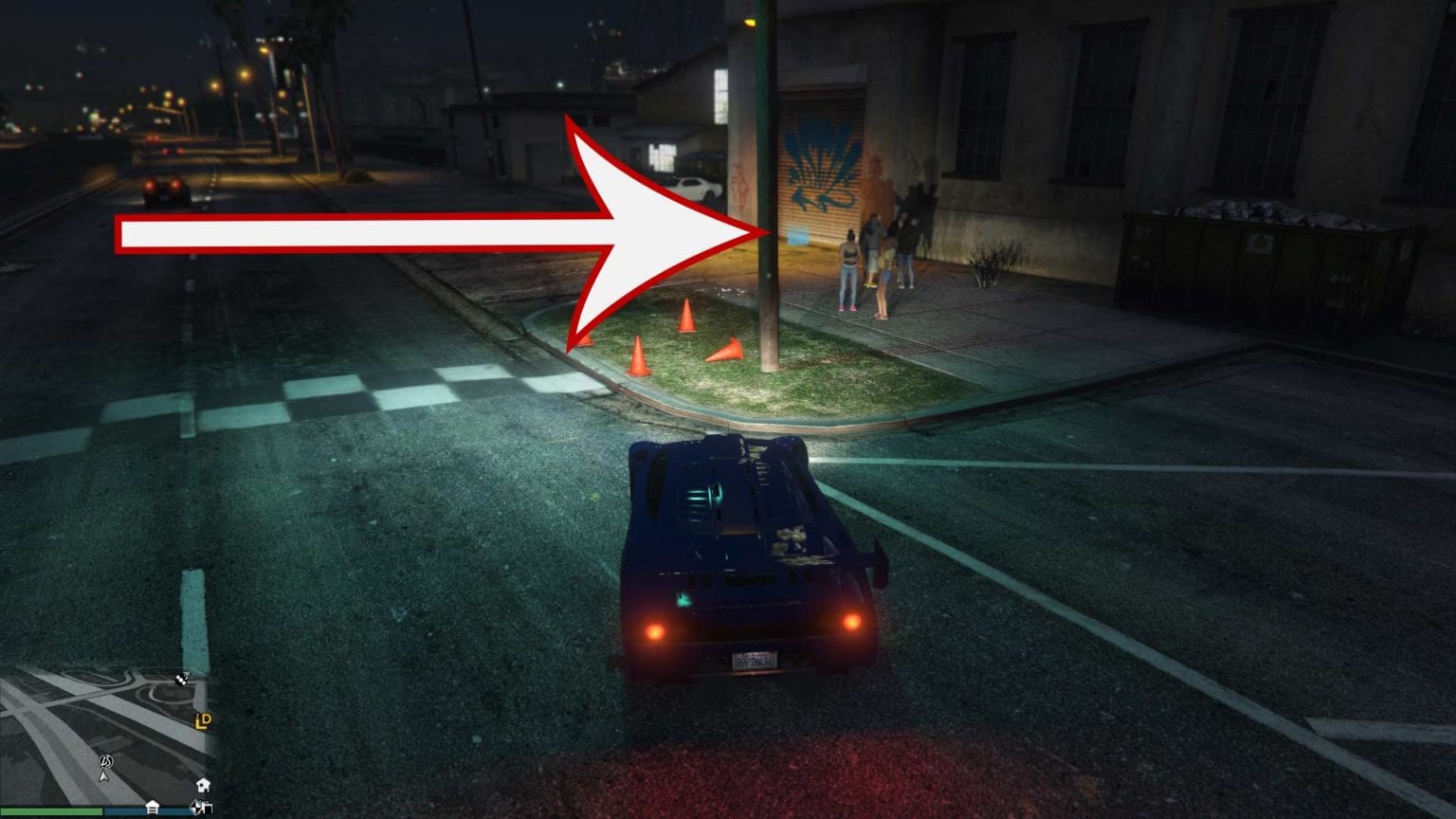Image resolution: width=1456 pixels, height=819 pixels.
Task: Click the garage icon on the minimap bar
Action: (x=153, y=807)
